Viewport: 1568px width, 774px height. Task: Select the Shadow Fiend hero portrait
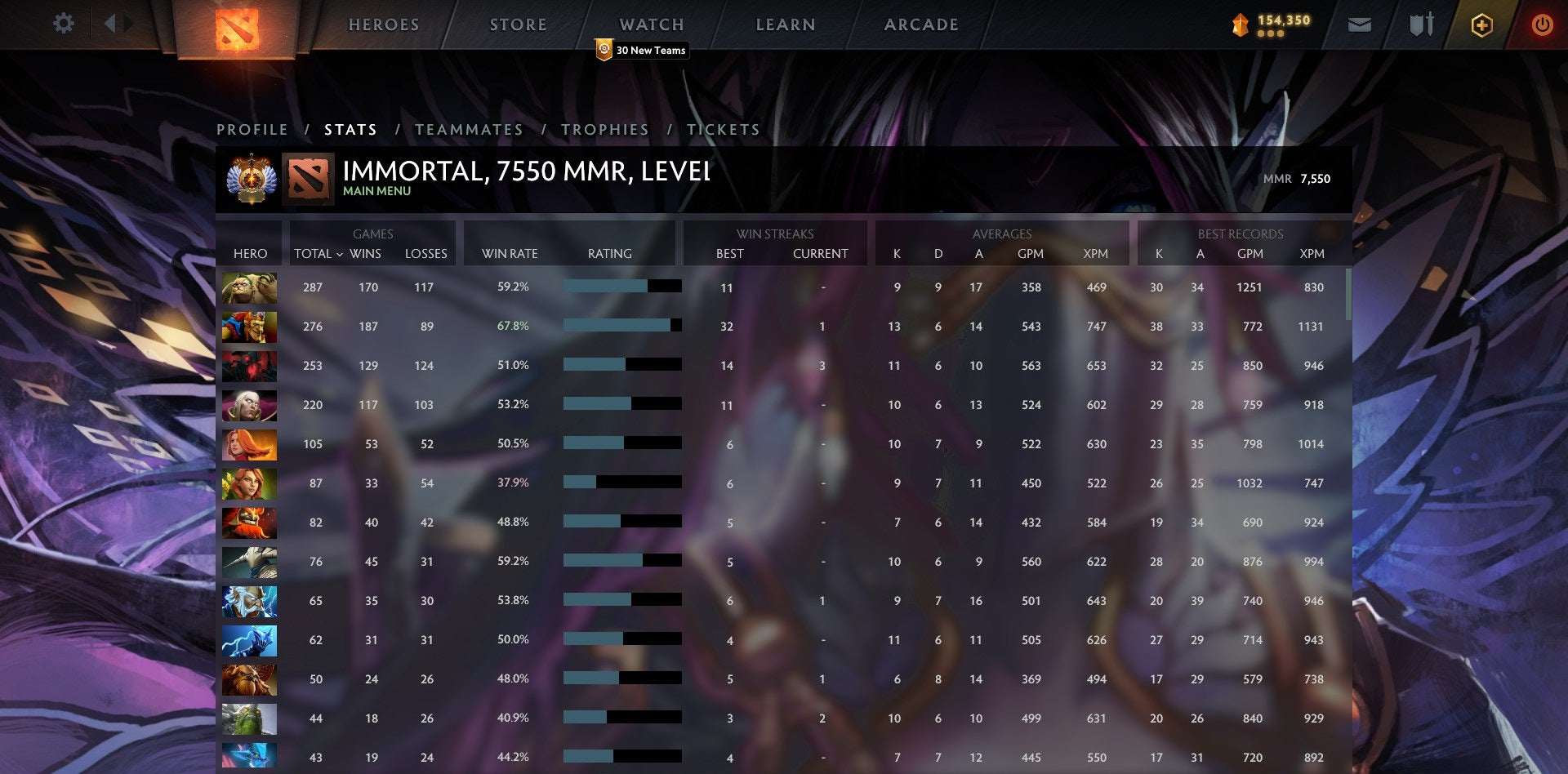click(249, 366)
